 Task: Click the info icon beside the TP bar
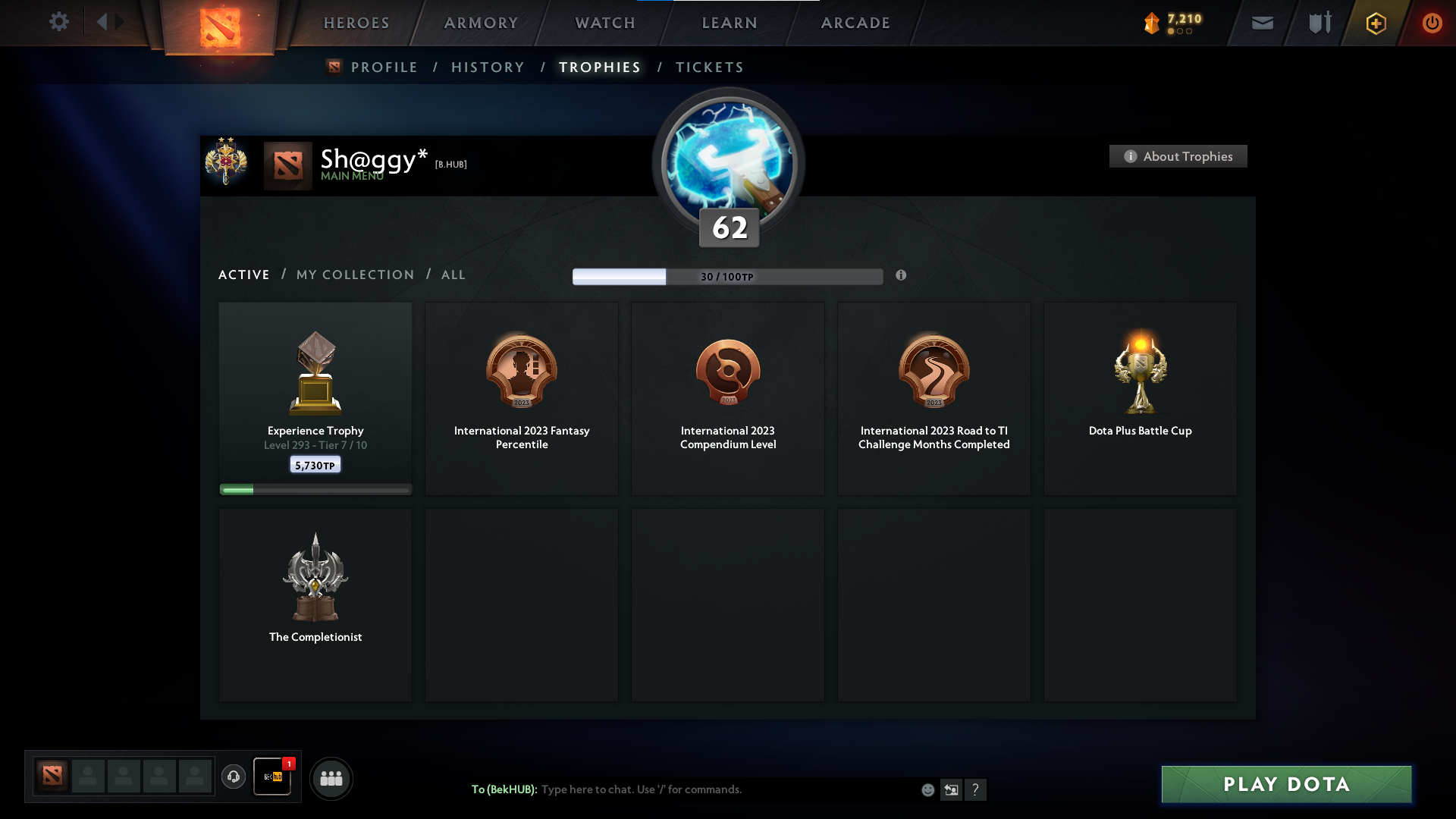pyautogui.click(x=902, y=276)
